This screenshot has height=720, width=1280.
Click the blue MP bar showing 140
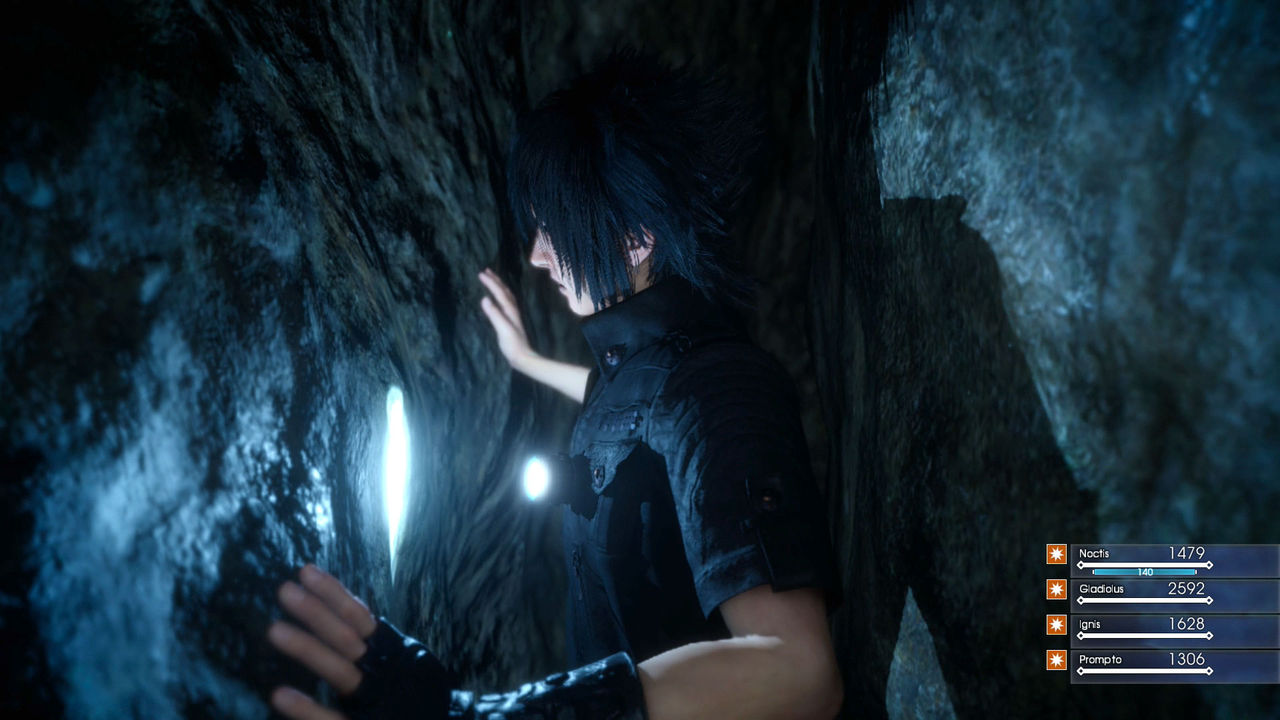[1145, 572]
